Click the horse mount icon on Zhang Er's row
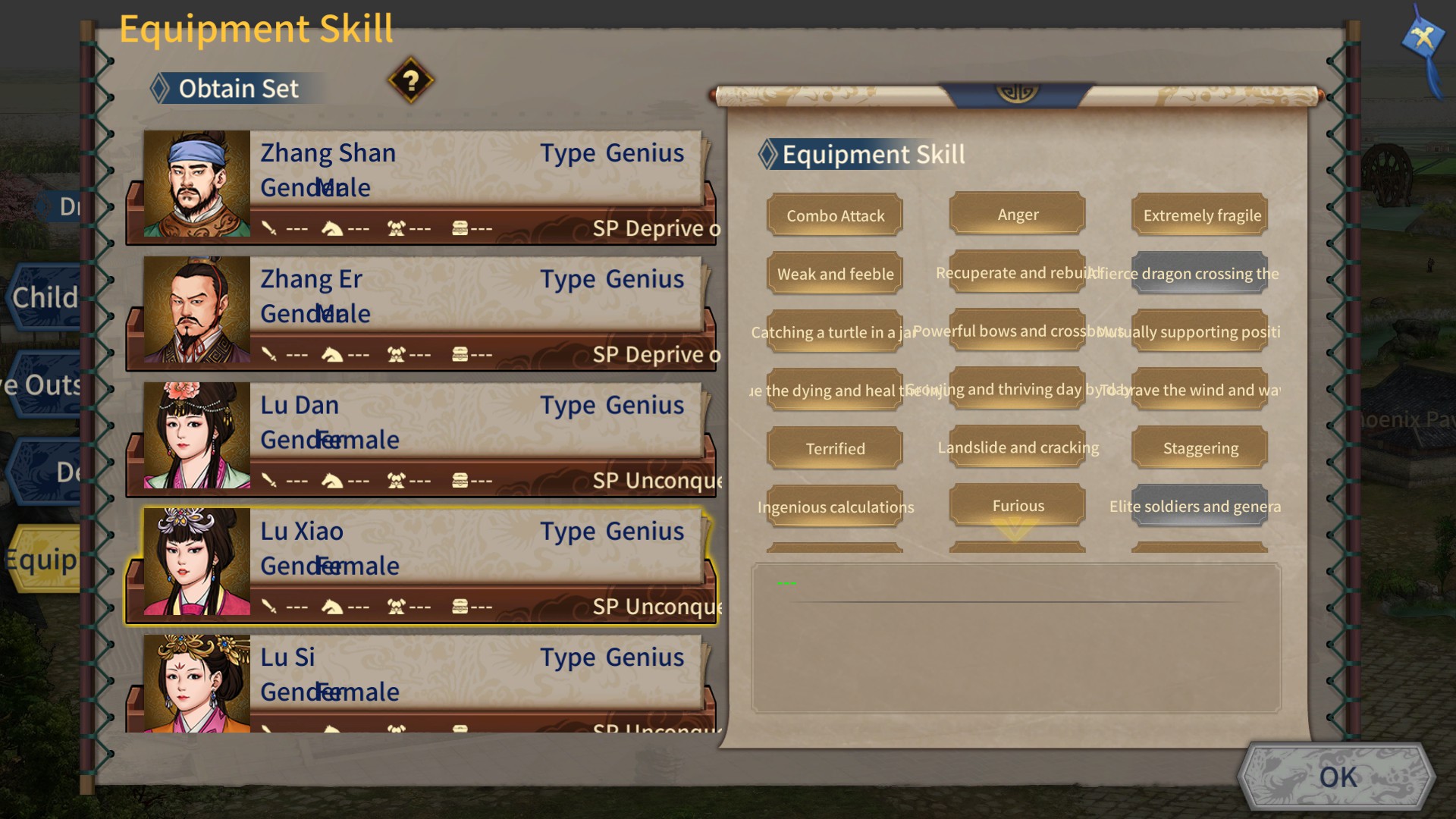1456x819 pixels. pos(331,354)
